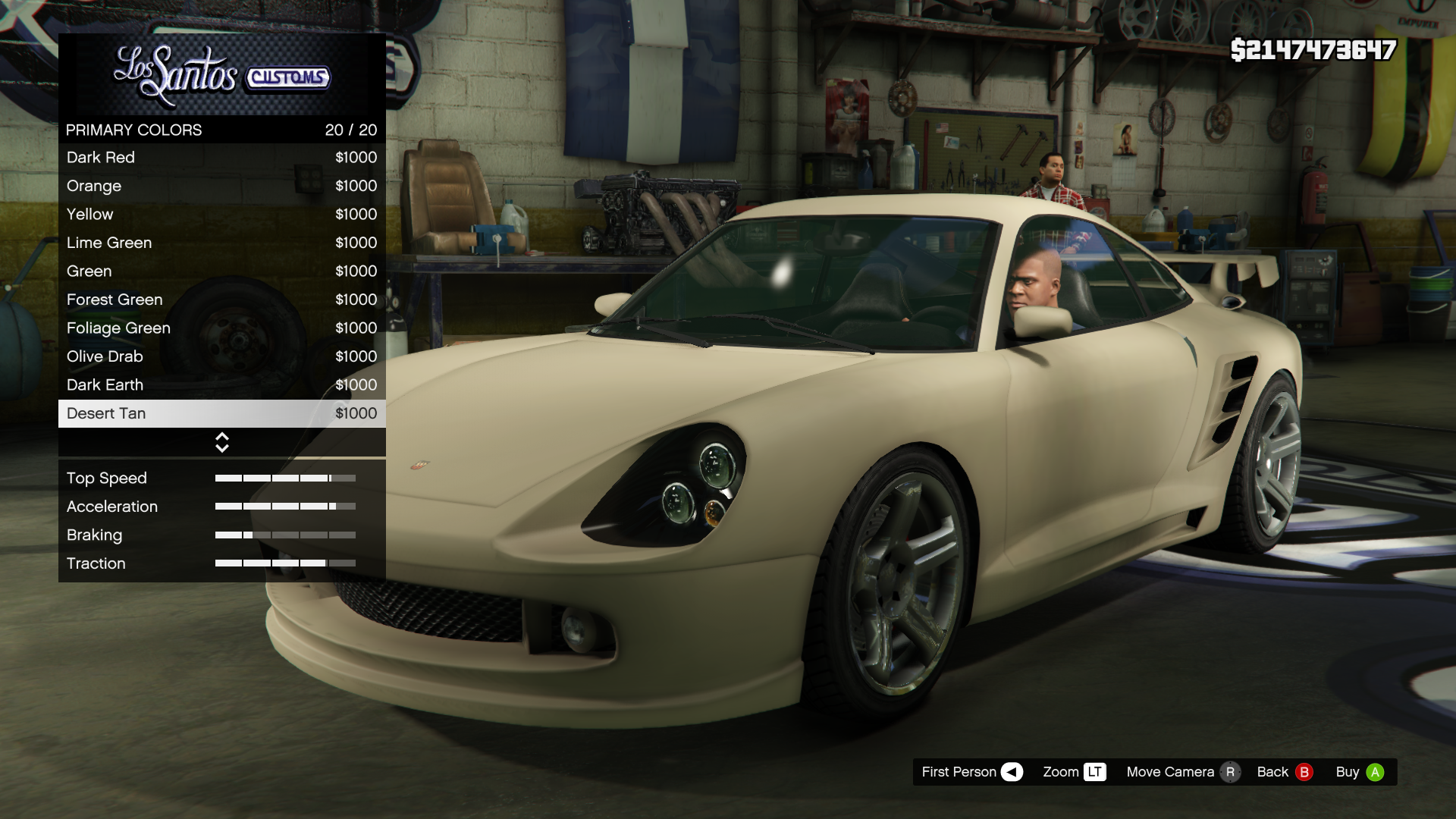This screenshot has height=819, width=1456.
Task: Pick the Yellow paint option
Action: (x=221, y=215)
